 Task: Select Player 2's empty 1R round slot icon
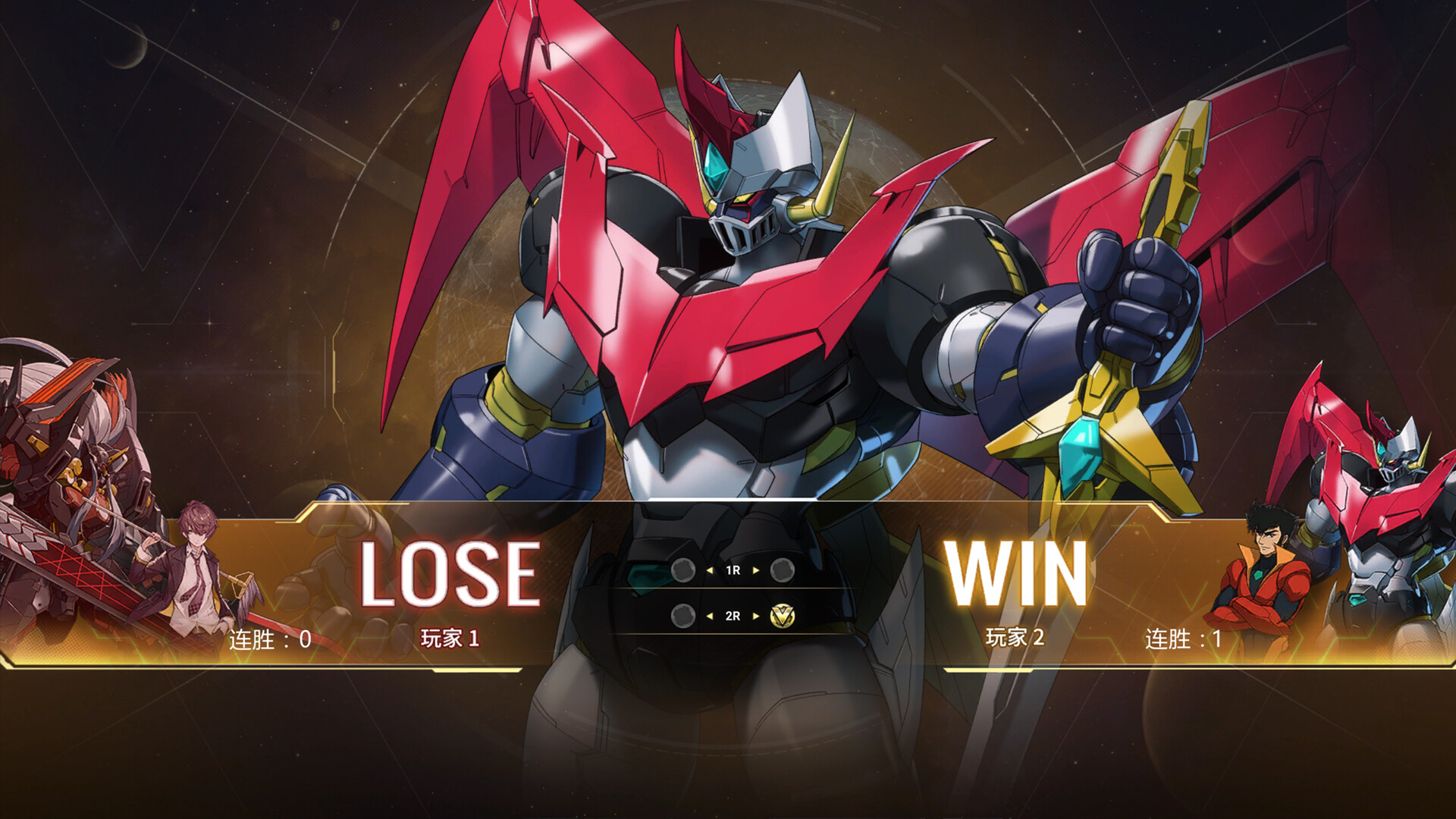click(782, 571)
